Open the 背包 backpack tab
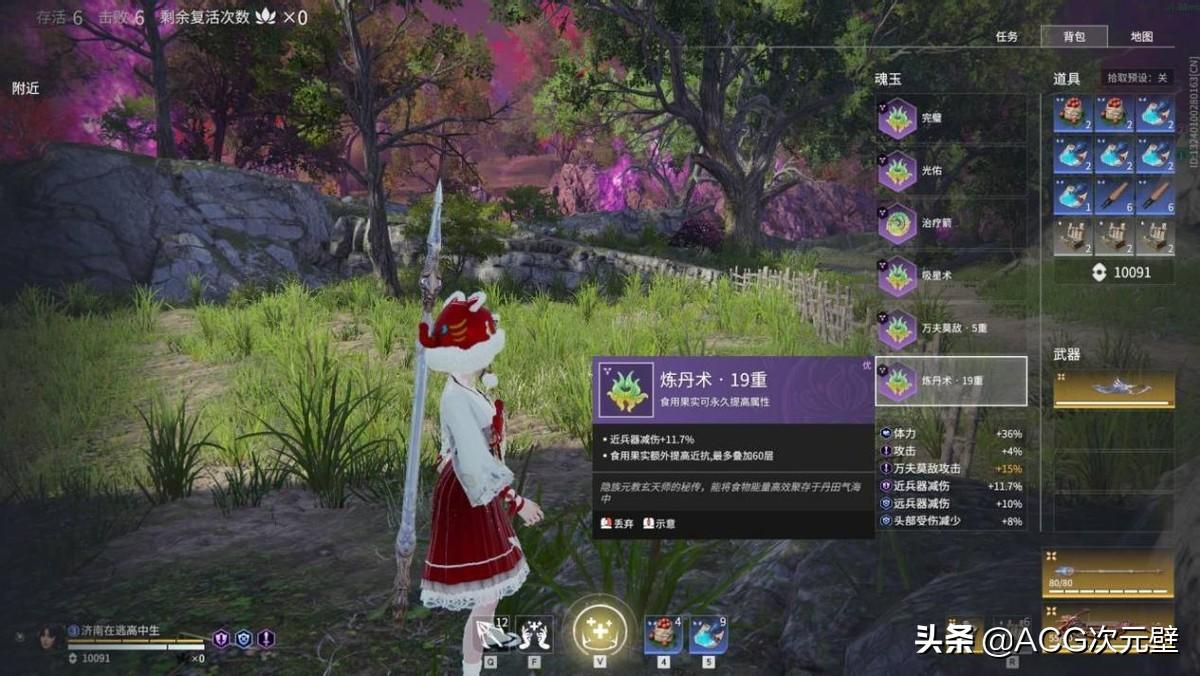The height and width of the screenshot is (676, 1200). coord(1074,37)
